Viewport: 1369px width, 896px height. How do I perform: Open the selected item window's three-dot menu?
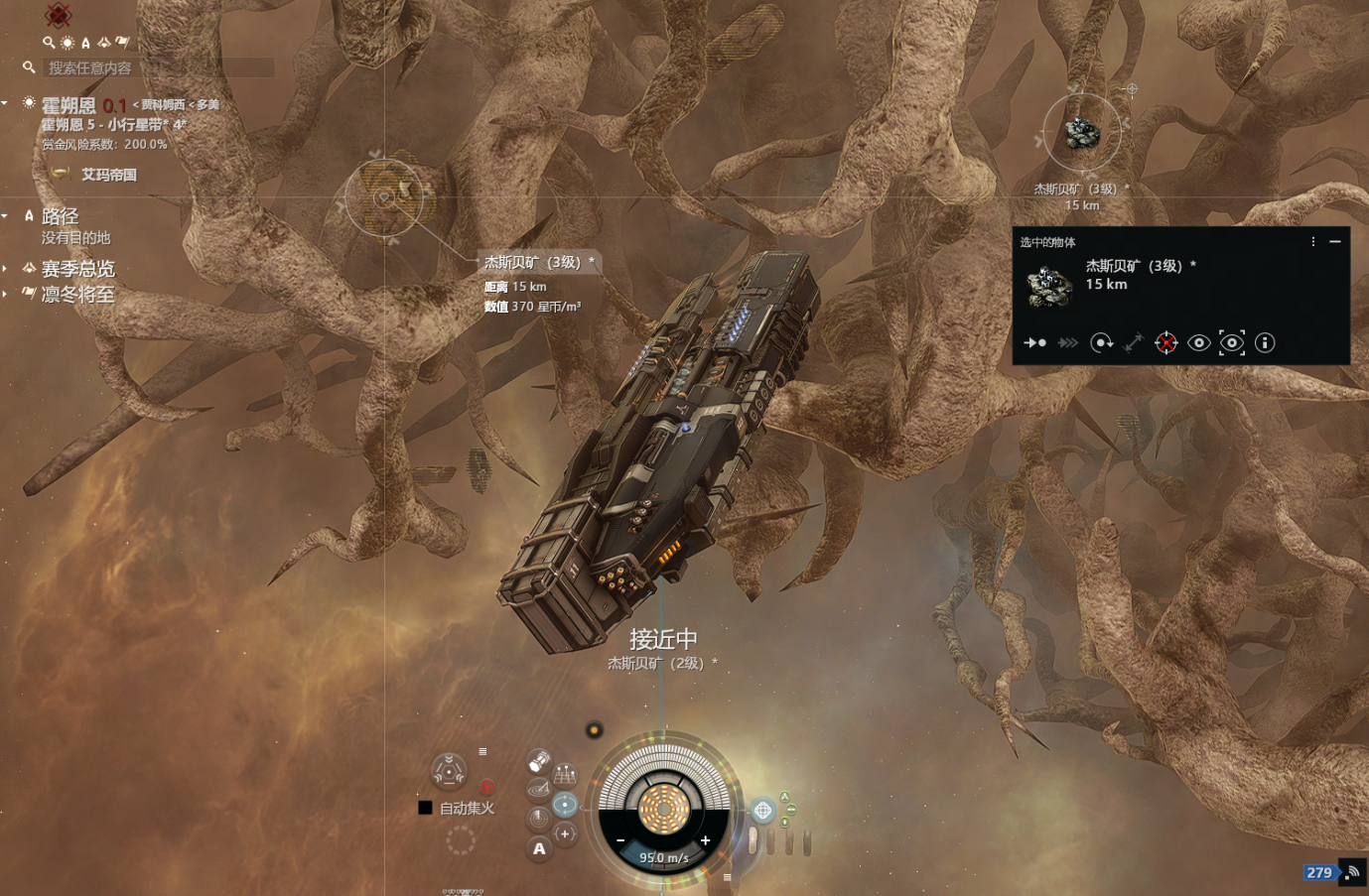(x=1313, y=241)
